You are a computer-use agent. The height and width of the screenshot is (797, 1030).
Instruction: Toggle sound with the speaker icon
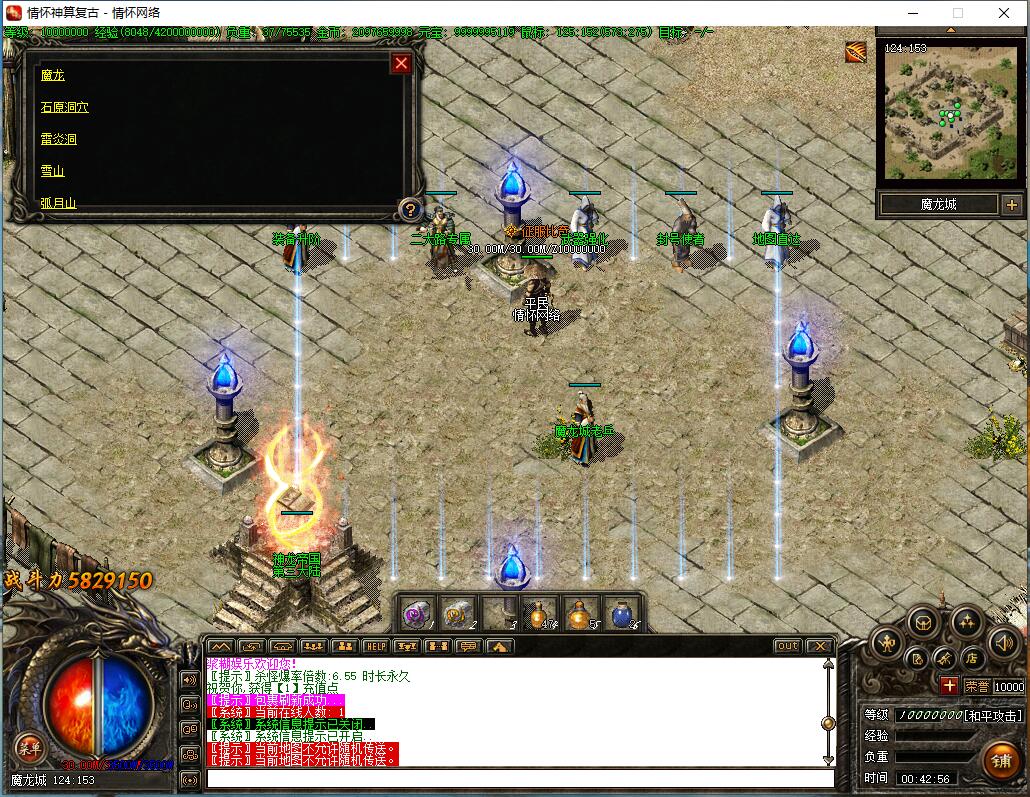[x=1002, y=642]
